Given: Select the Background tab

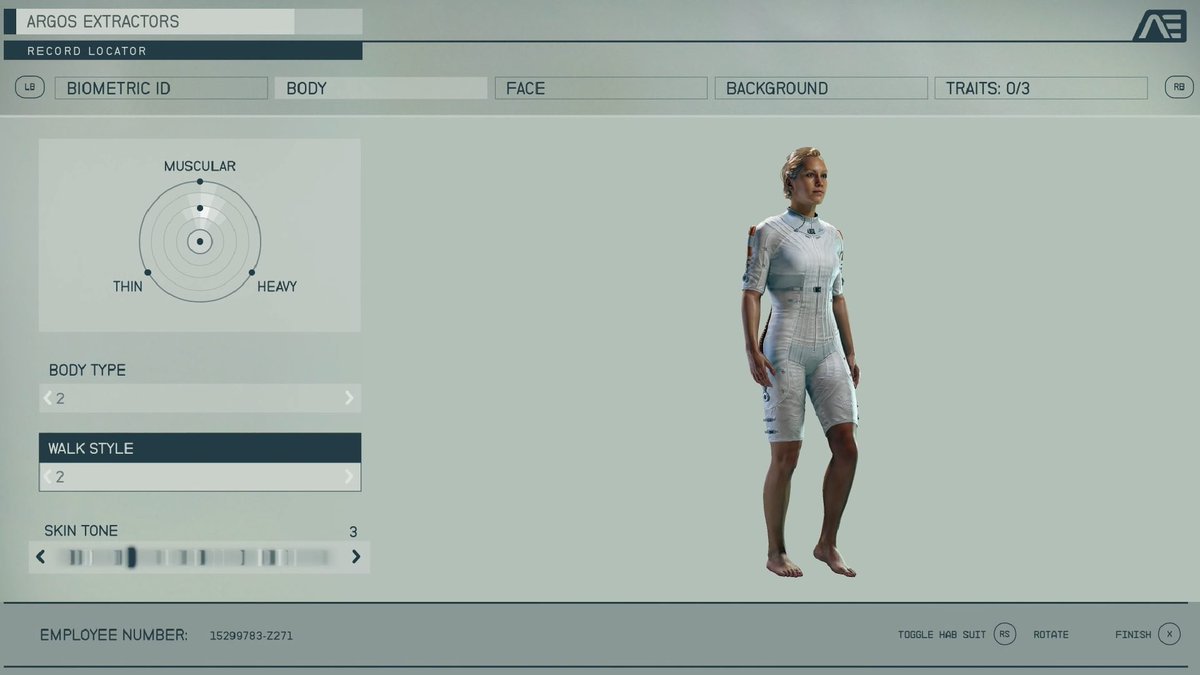Looking at the screenshot, I should pyautogui.click(x=820, y=88).
